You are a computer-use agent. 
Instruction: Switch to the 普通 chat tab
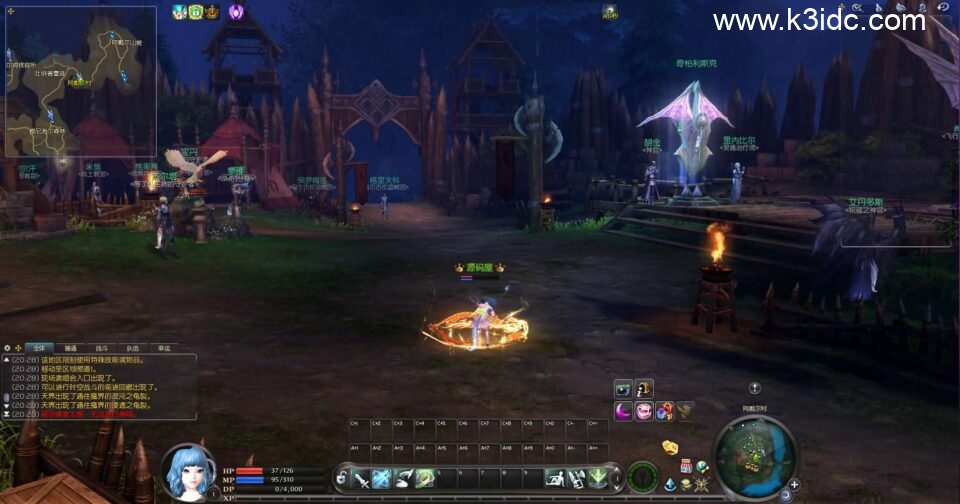point(70,348)
